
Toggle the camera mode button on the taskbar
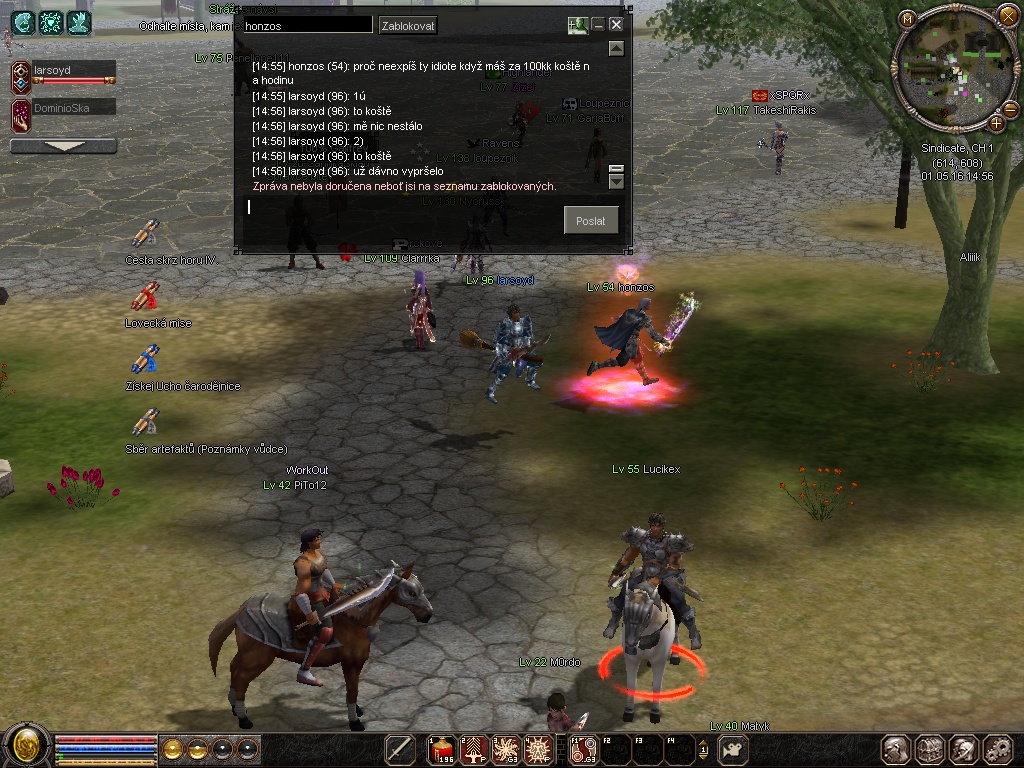pos(734,749)
